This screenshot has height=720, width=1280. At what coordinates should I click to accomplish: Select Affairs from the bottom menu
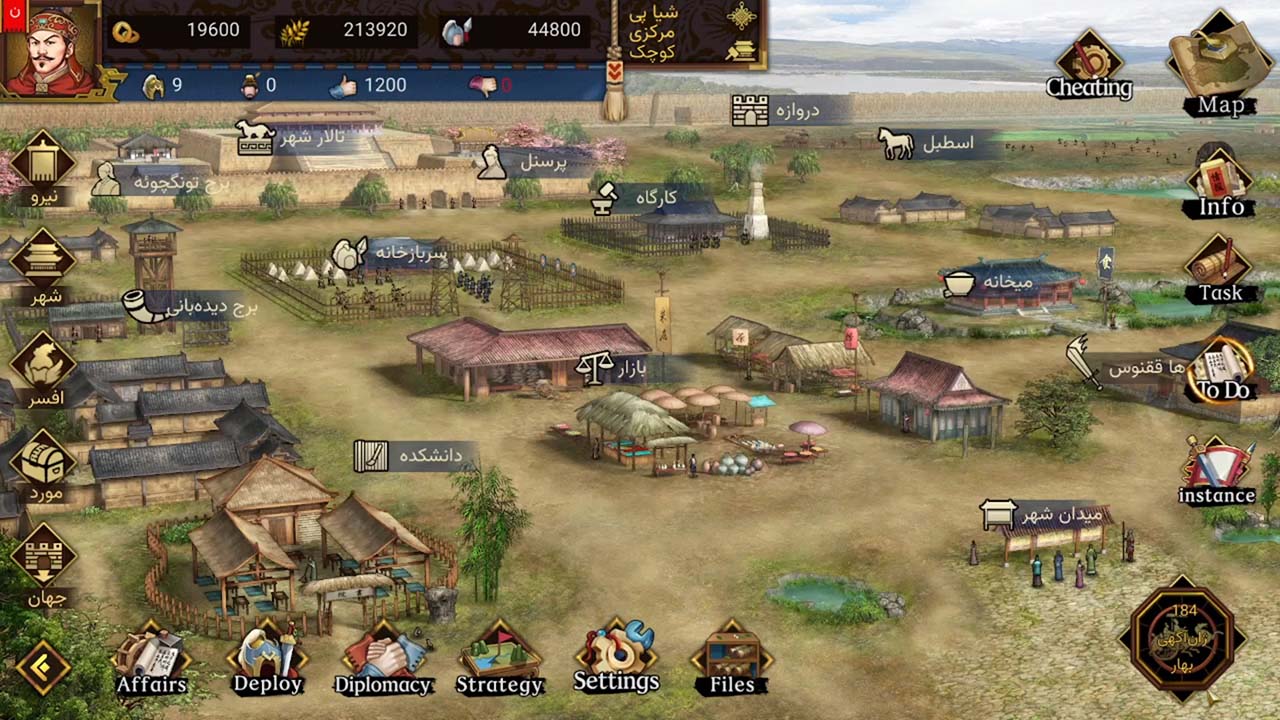pyautogui.click(x=150, y=650)
